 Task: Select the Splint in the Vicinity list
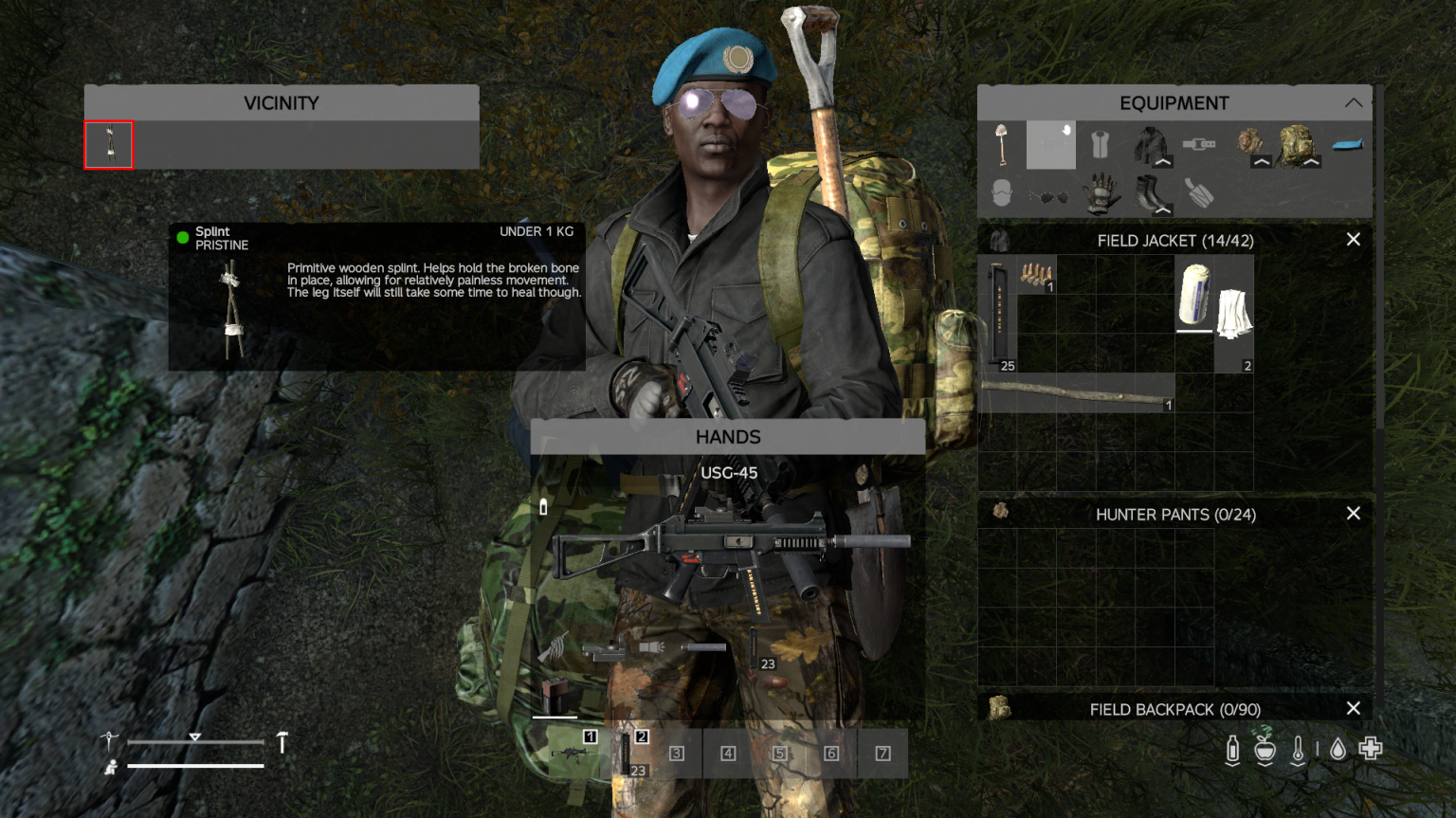[x=108, y=144]
